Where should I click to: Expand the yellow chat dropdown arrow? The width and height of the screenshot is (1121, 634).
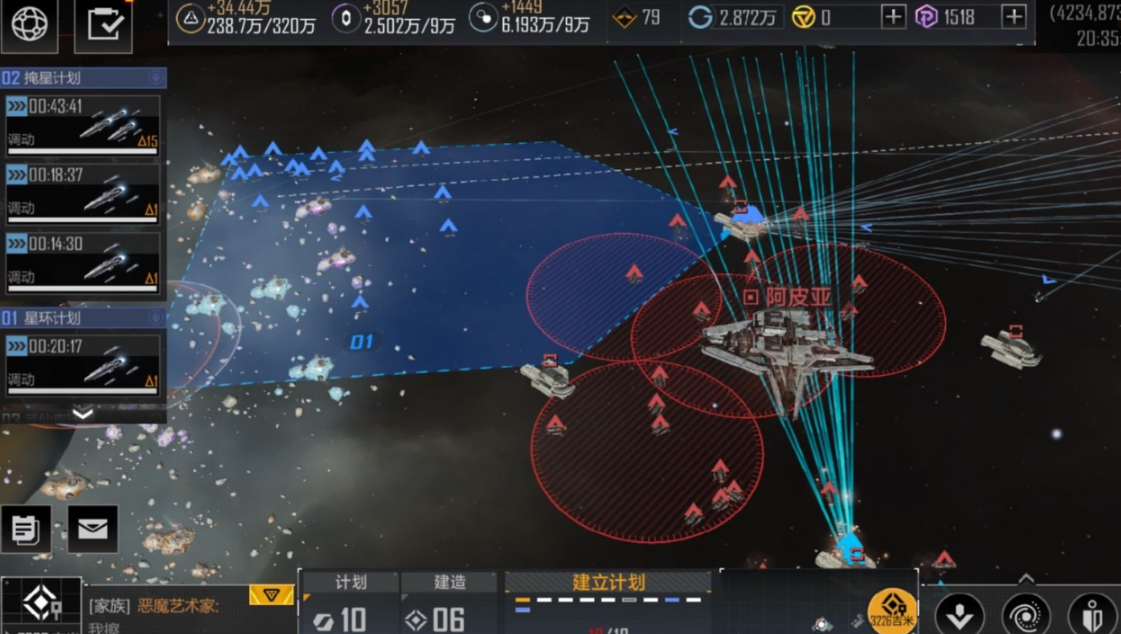(x=271, y=596)
